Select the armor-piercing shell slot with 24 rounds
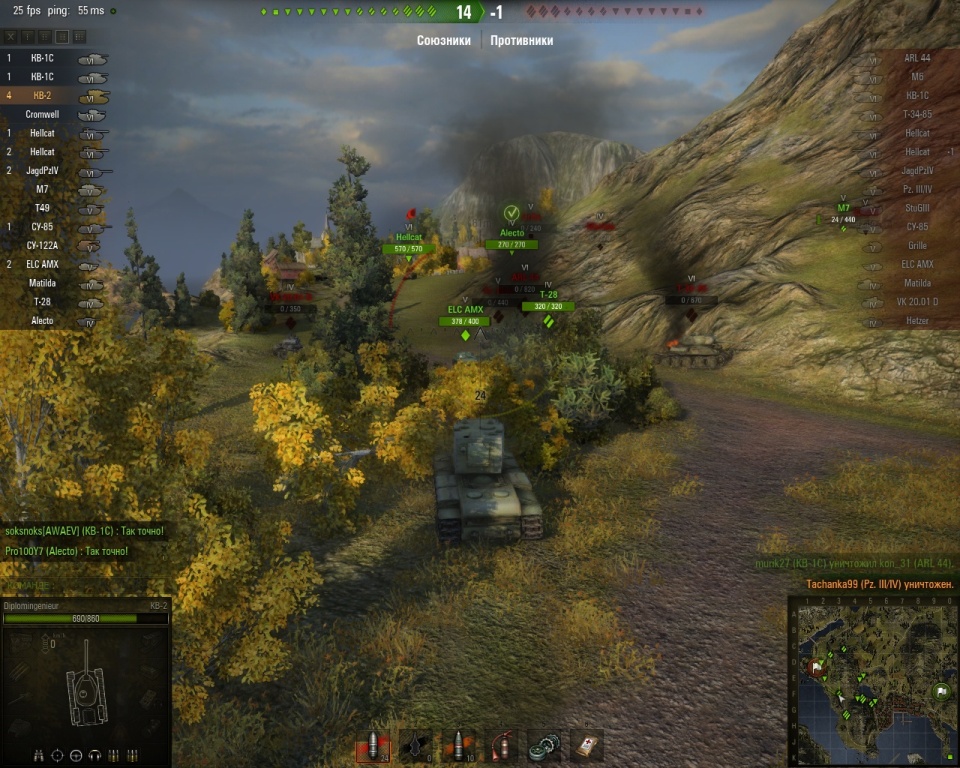Viewport: 960px width, 768px height. (x=372, y=745)
